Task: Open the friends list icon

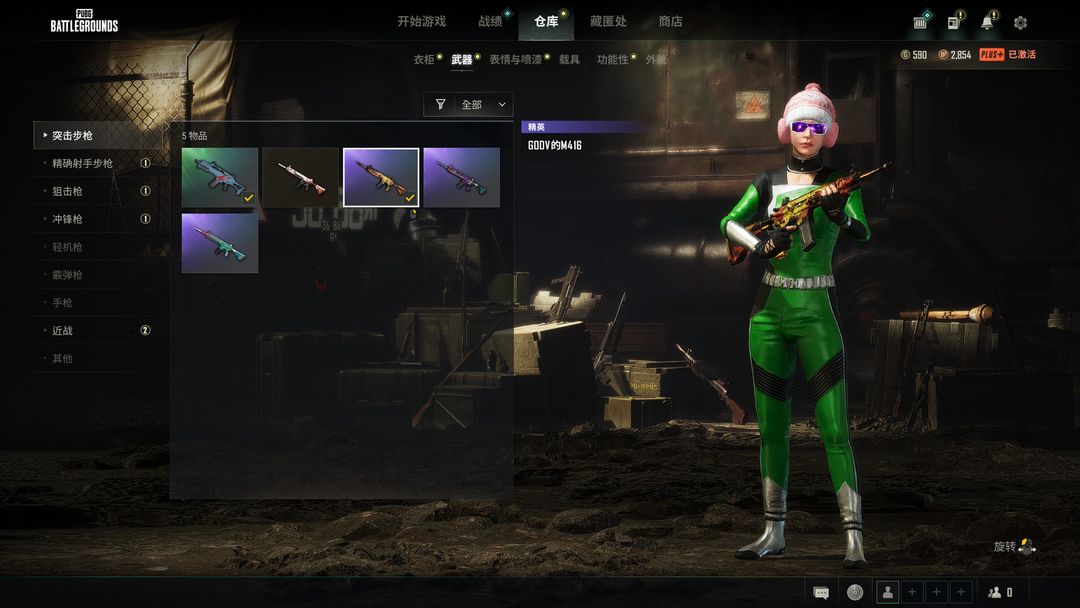Action: 999,592
